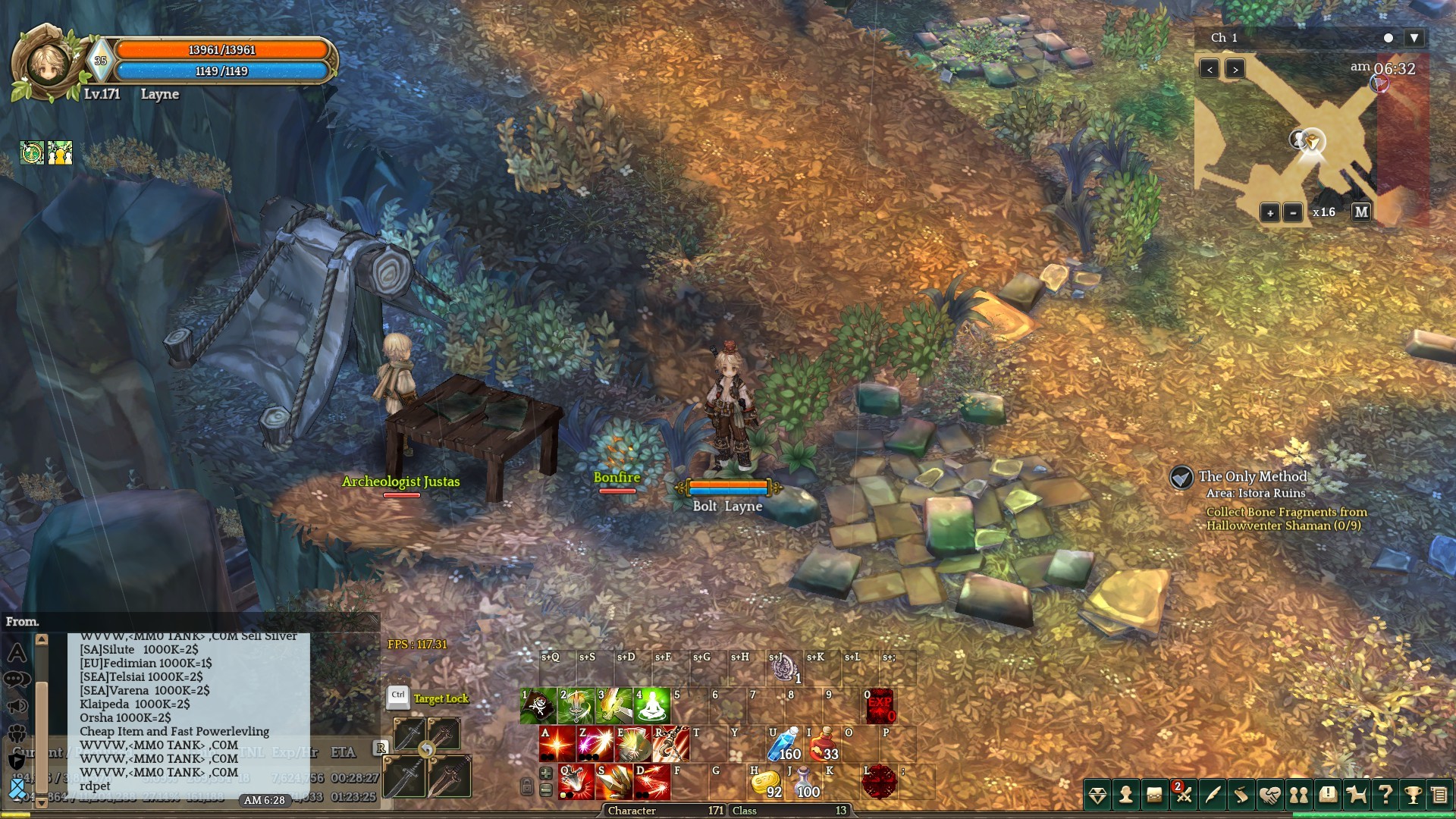
Task: Open the character info silhouette icon
Action: click(x=1126, y=795)
